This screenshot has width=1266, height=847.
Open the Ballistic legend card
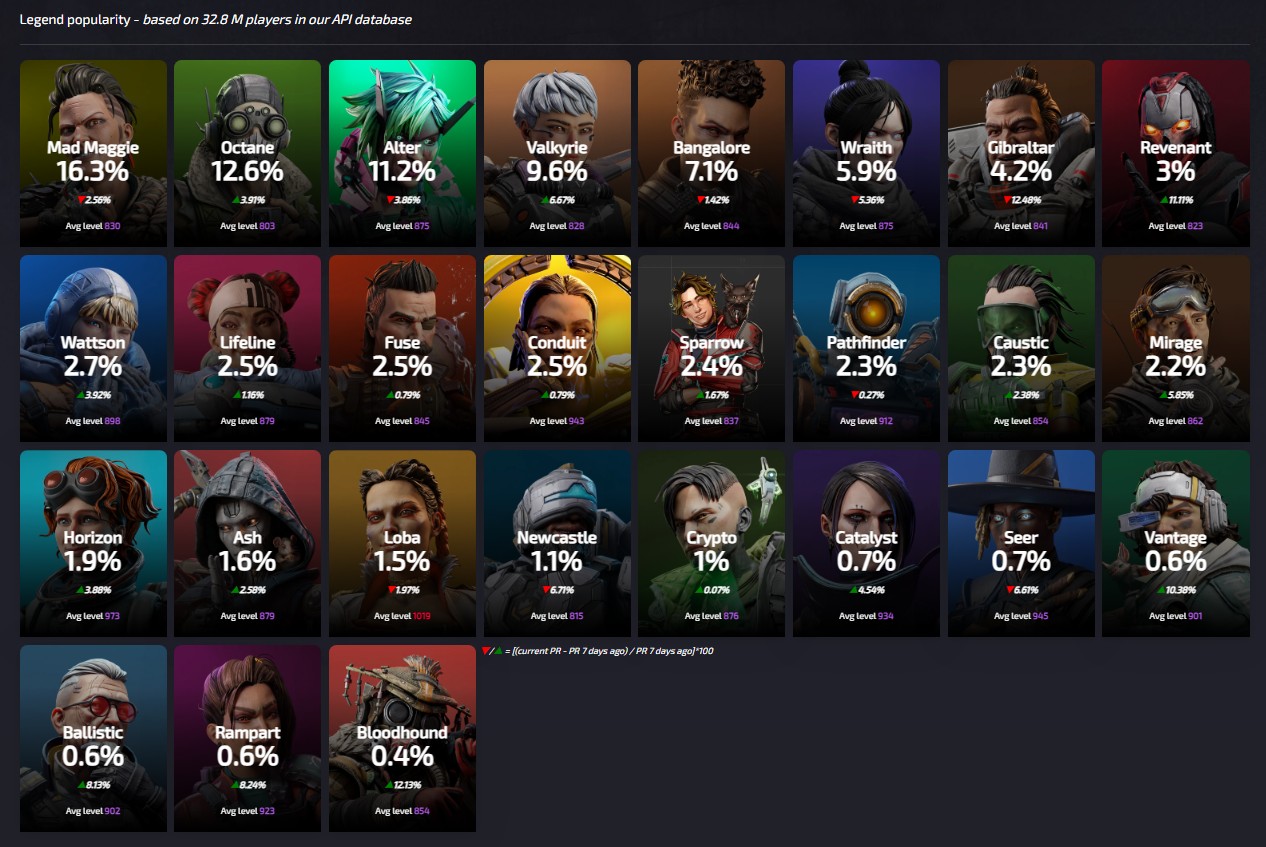[x=93, y=738]
